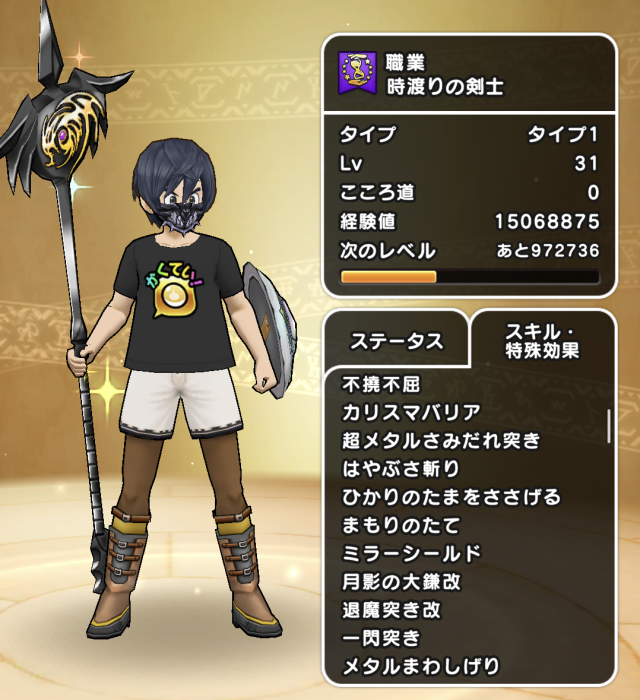Image resolution: width=640 pixels, height=700 pixels.
Task: Click the ミラーシールド skill
Action: (x=411, y=553)
